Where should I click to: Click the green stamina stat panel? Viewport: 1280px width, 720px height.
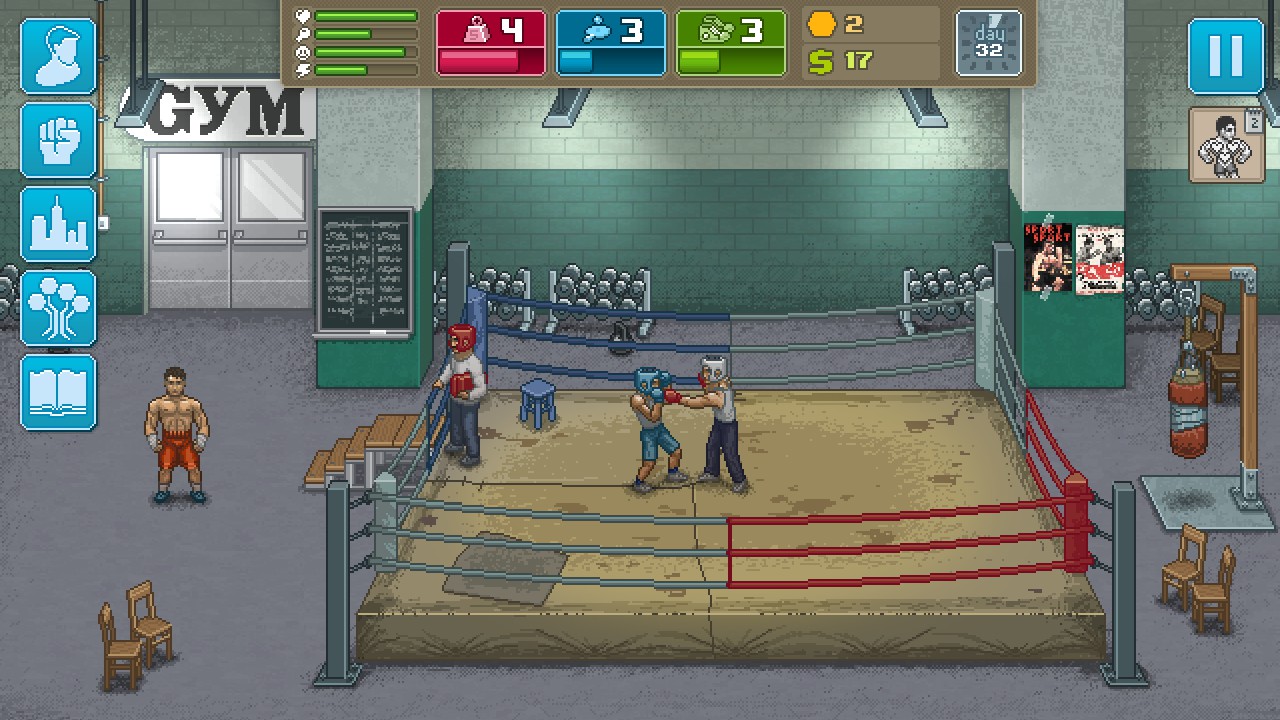pos(731,43)
